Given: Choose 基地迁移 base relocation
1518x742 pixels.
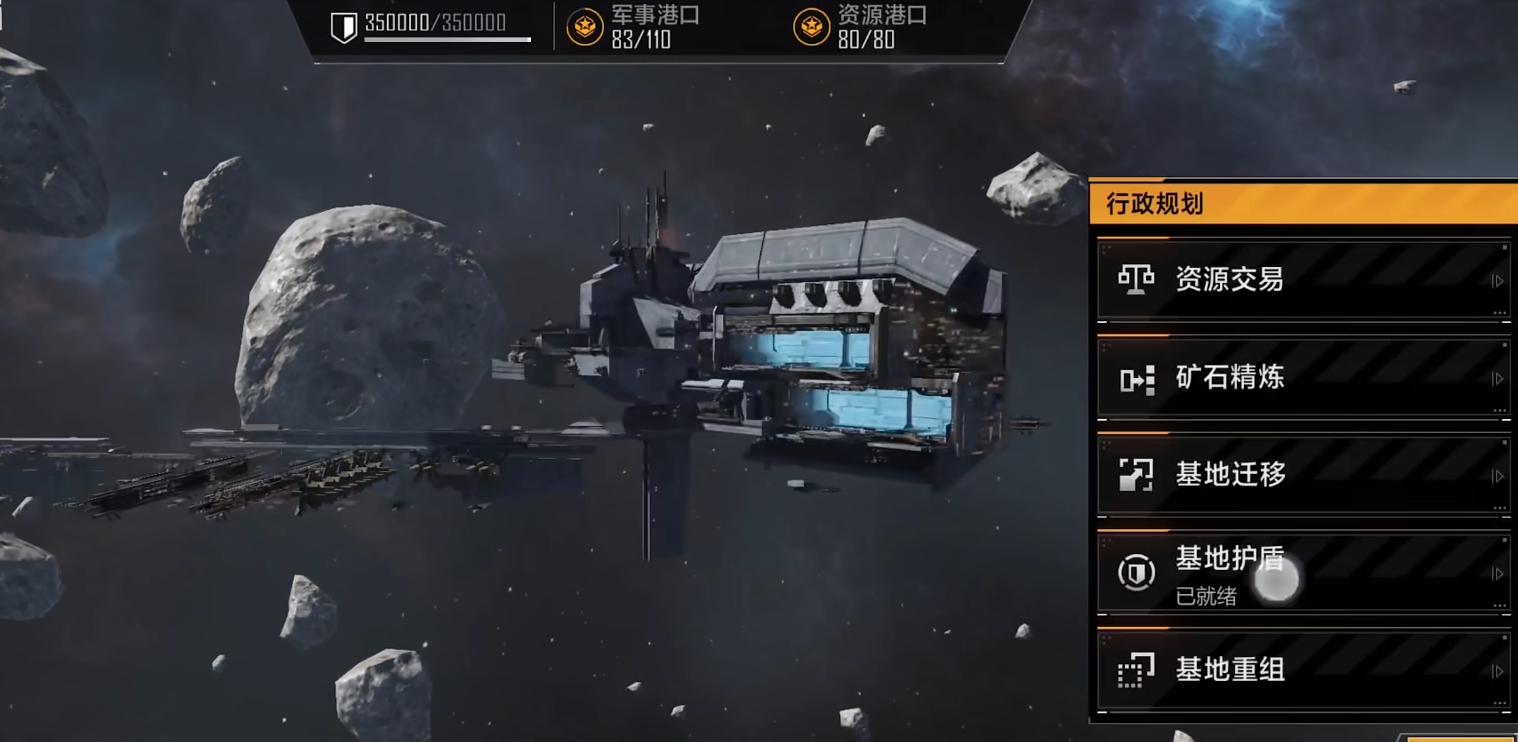Looking at the screenshot, I should 1302,475.
